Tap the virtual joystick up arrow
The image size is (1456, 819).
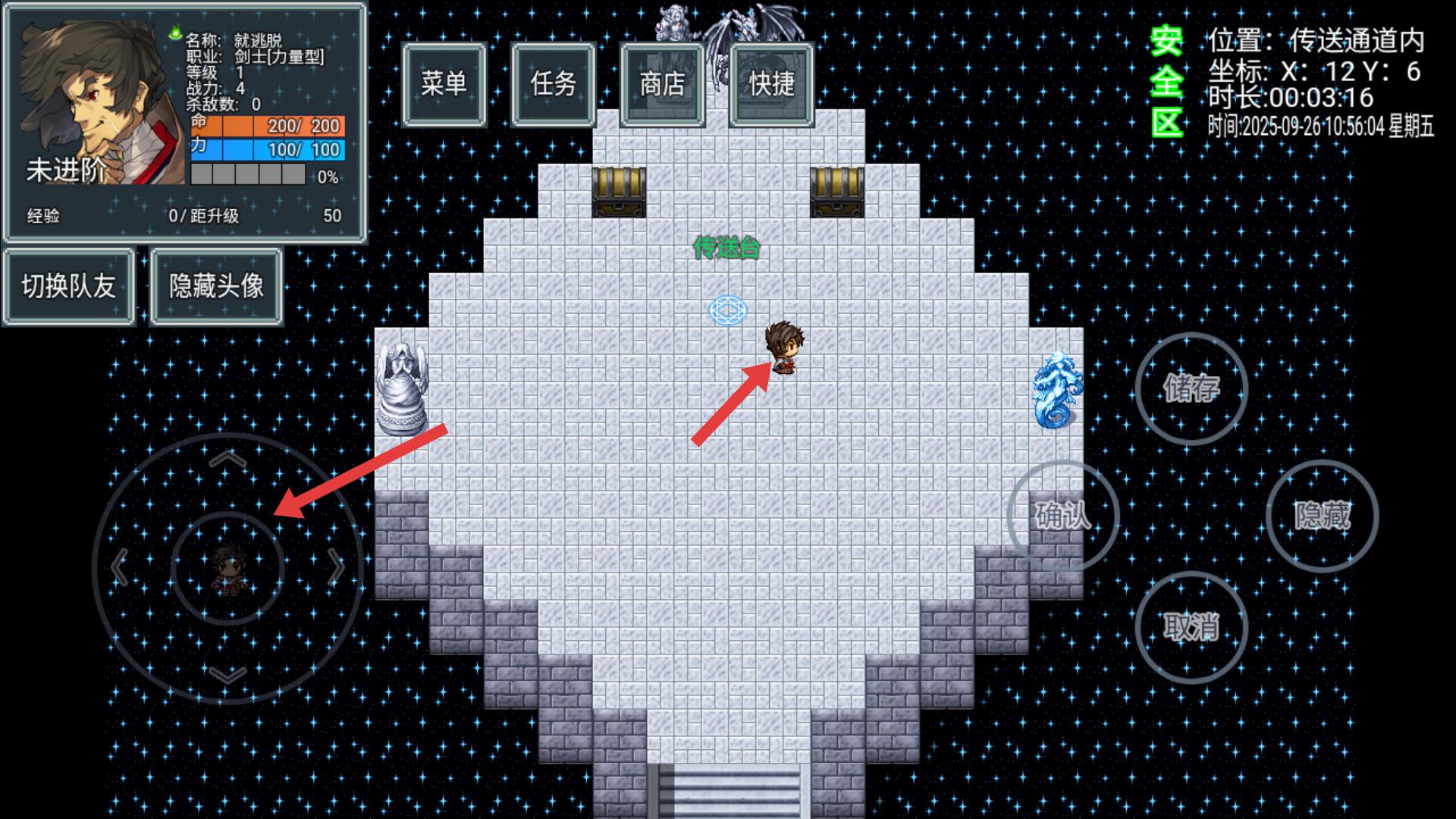227,459
